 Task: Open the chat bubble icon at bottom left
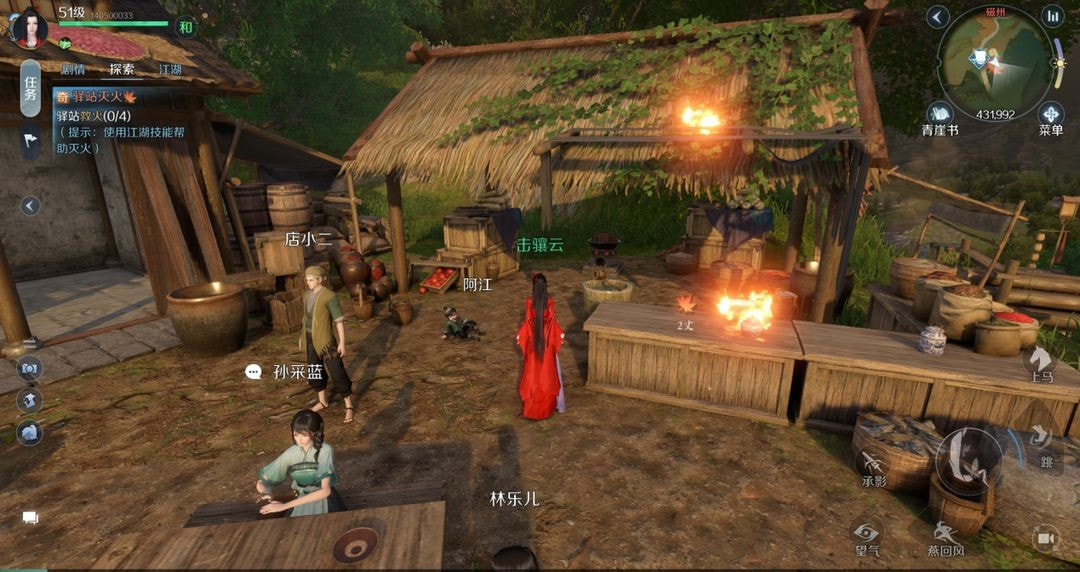tap(30, 518)
